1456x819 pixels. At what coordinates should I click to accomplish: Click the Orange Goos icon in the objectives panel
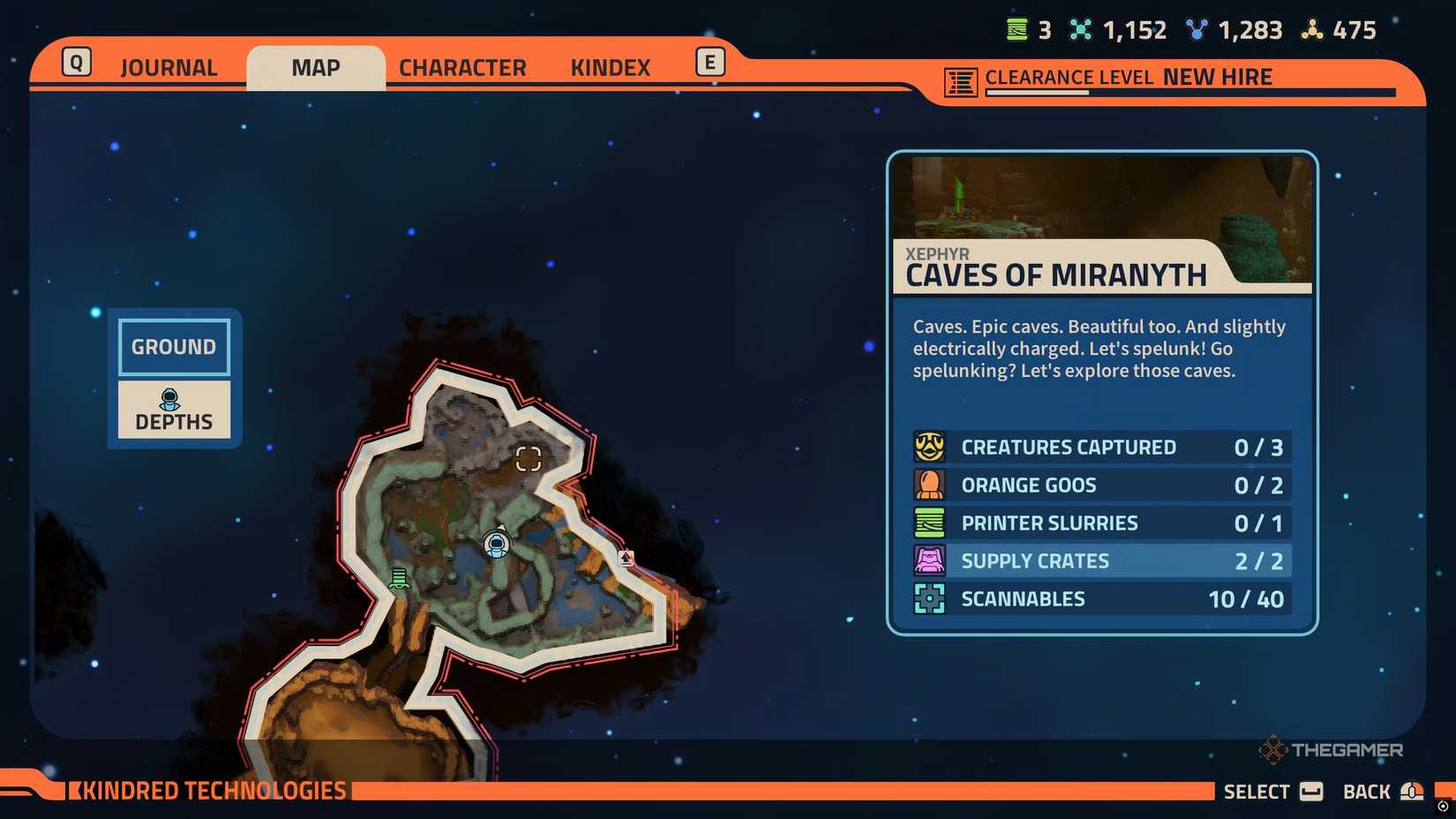click(x=928, y=485)
